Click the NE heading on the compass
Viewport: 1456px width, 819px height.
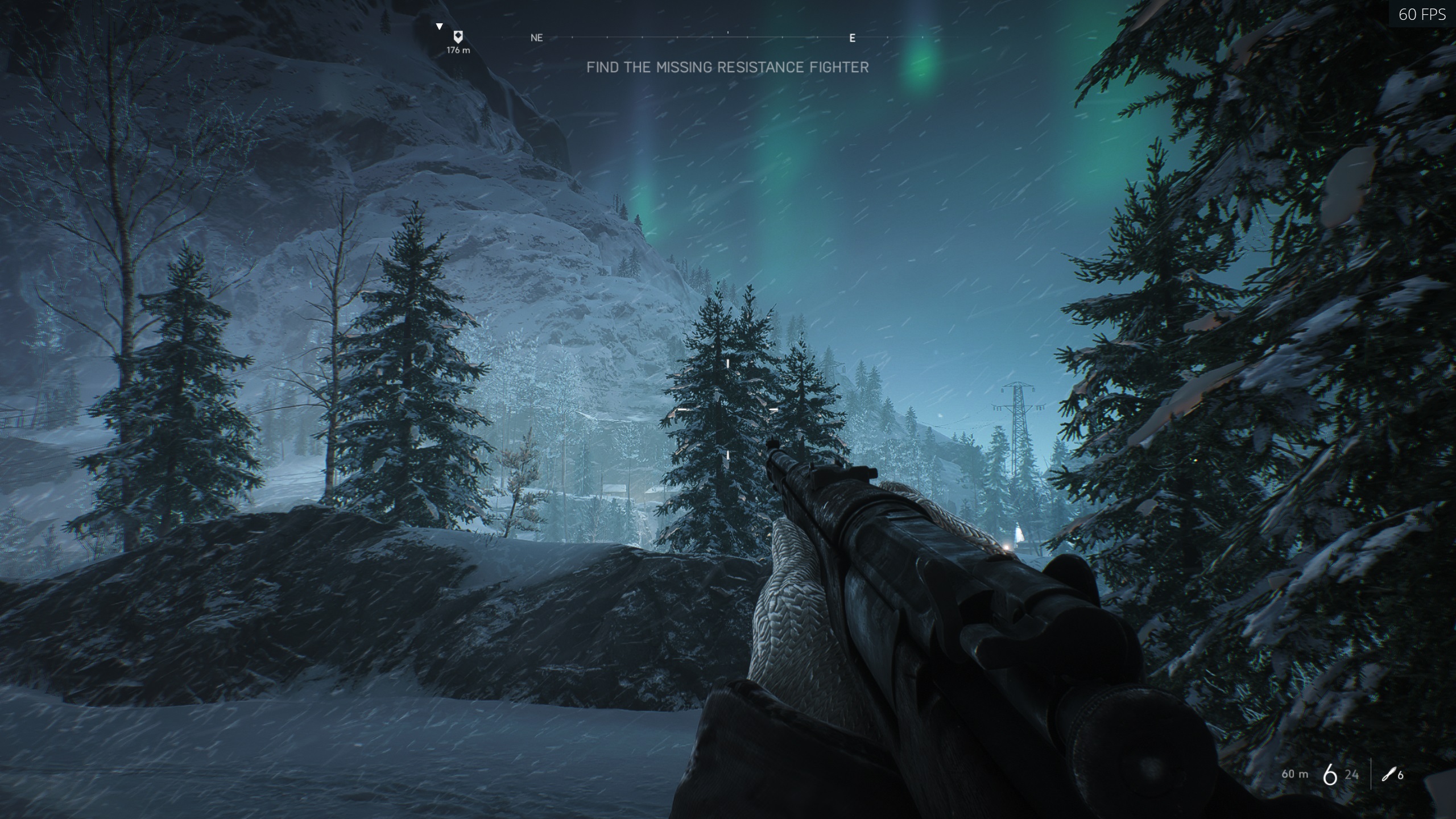tap(536, 38)
